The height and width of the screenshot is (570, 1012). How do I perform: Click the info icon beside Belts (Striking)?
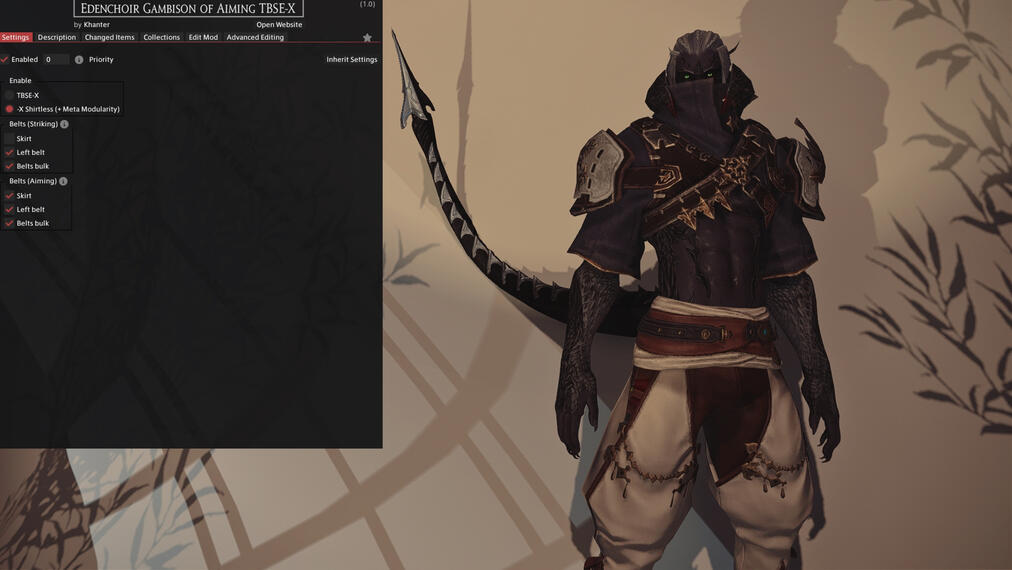coord(65,124)
